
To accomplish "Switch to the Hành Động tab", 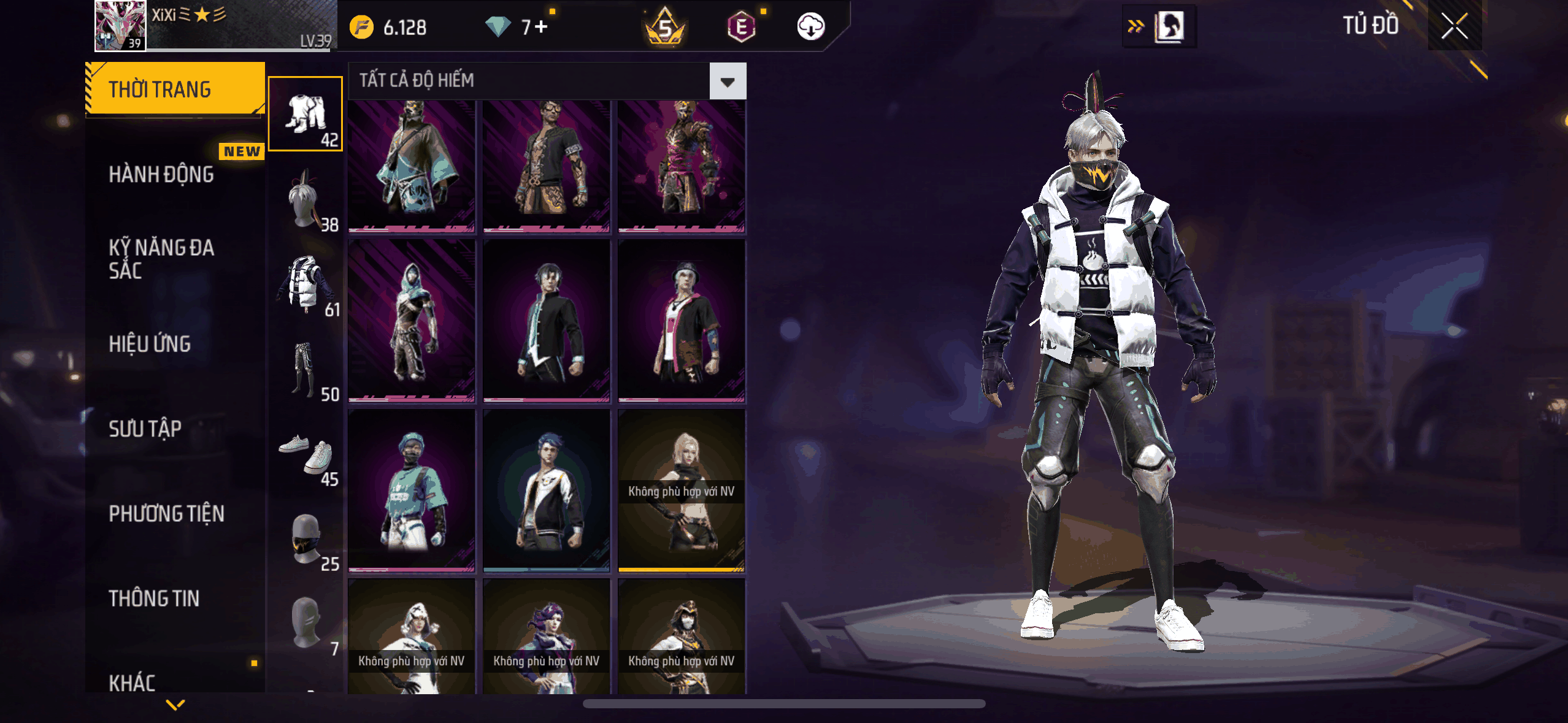I will pos(161,175).
